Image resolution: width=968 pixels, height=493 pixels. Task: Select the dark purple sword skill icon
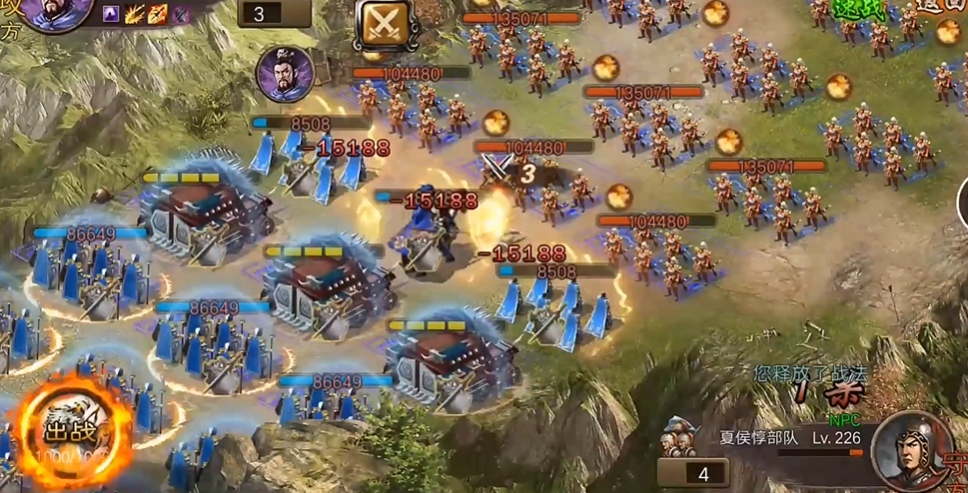[x=181, y=14]
